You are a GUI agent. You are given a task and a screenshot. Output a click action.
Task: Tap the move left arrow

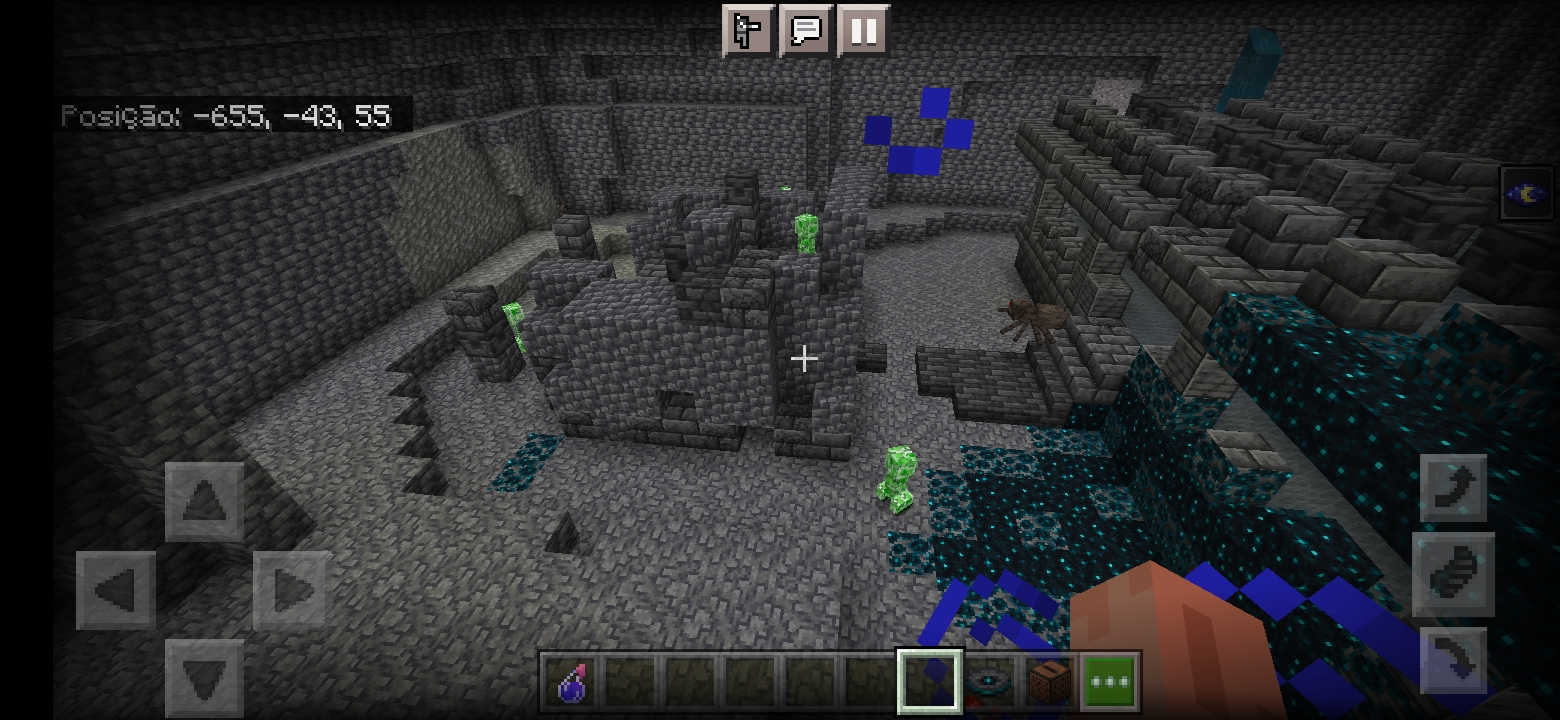coord(116,590)
